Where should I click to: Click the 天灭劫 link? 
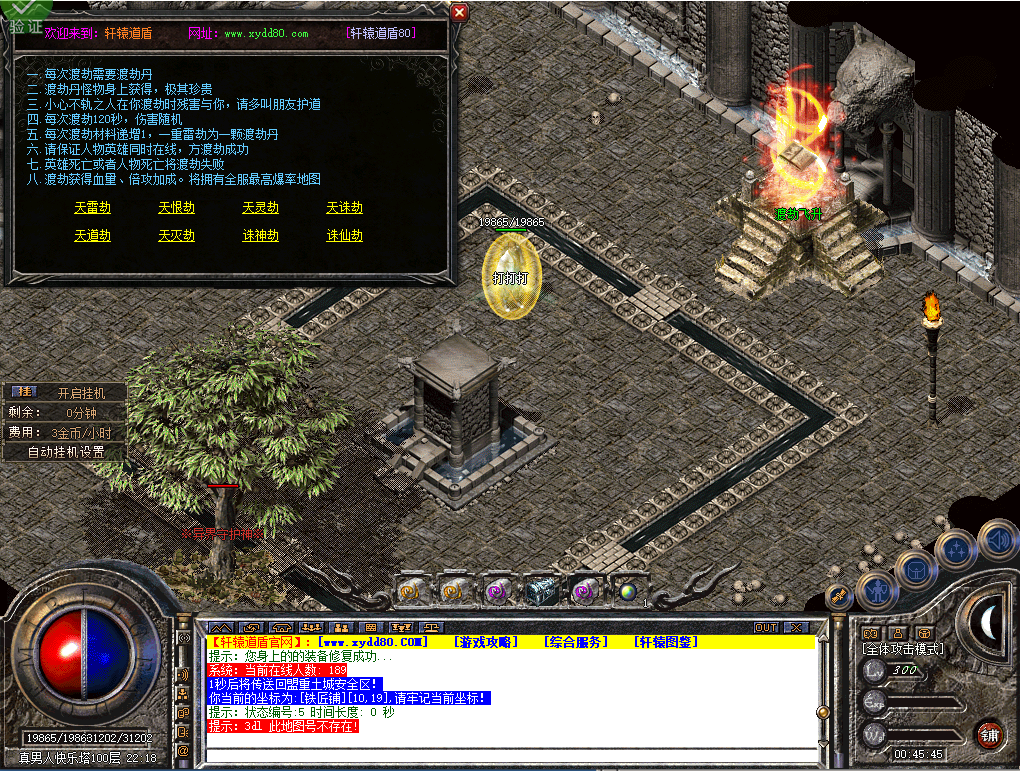176,236
